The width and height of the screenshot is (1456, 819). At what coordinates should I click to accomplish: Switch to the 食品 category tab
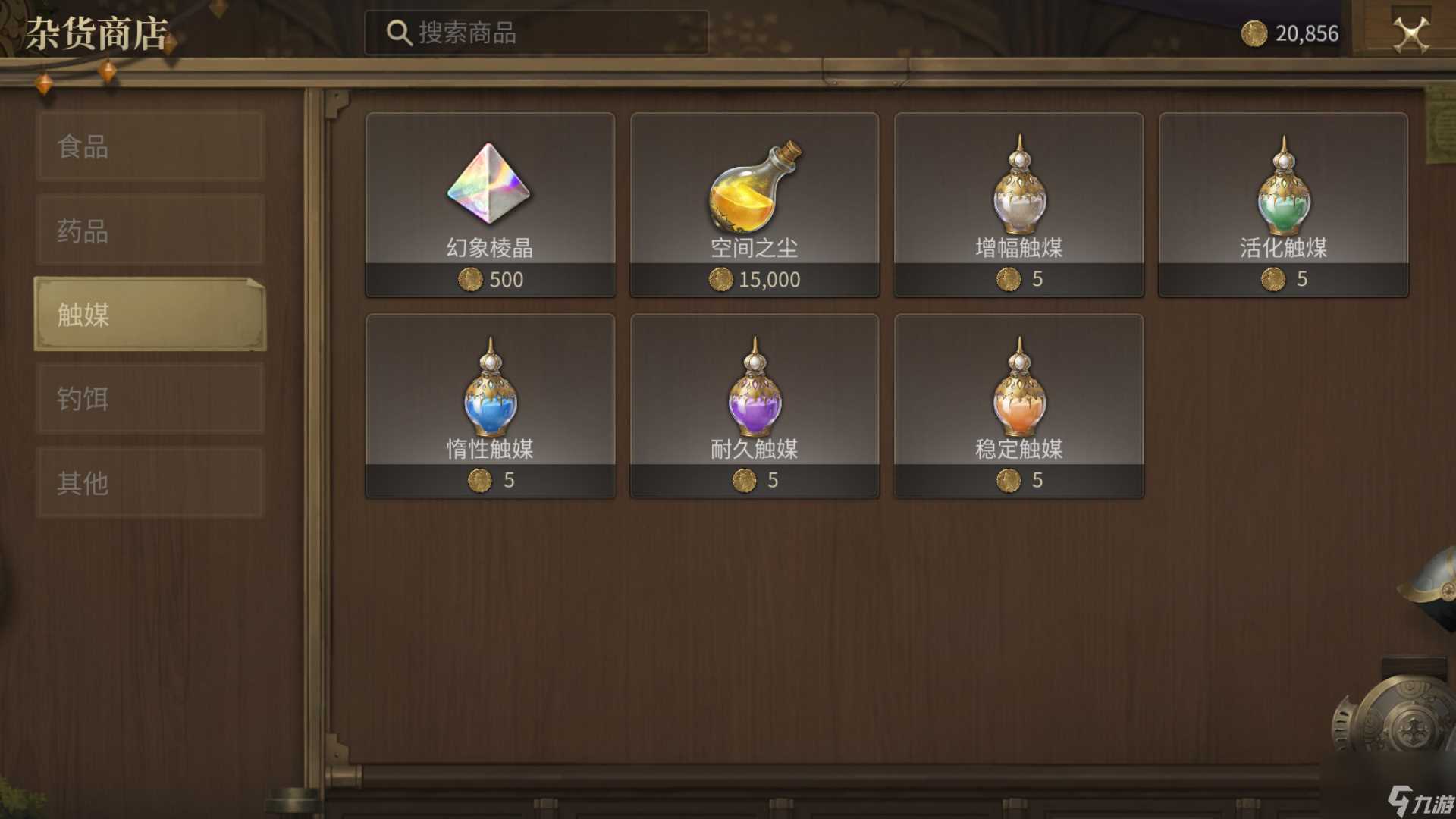coord(149,147)
